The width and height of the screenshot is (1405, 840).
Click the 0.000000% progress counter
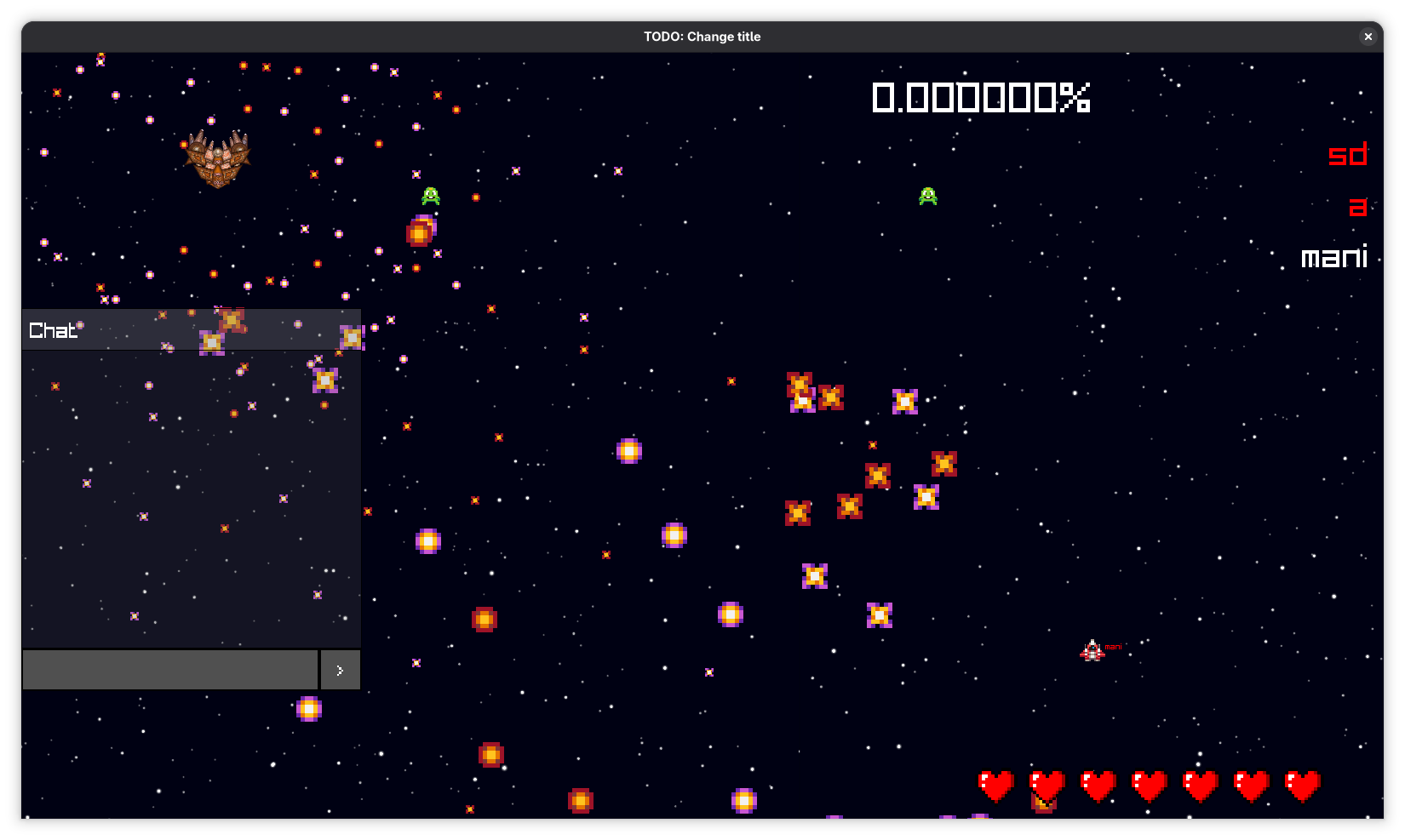[980, 97]
